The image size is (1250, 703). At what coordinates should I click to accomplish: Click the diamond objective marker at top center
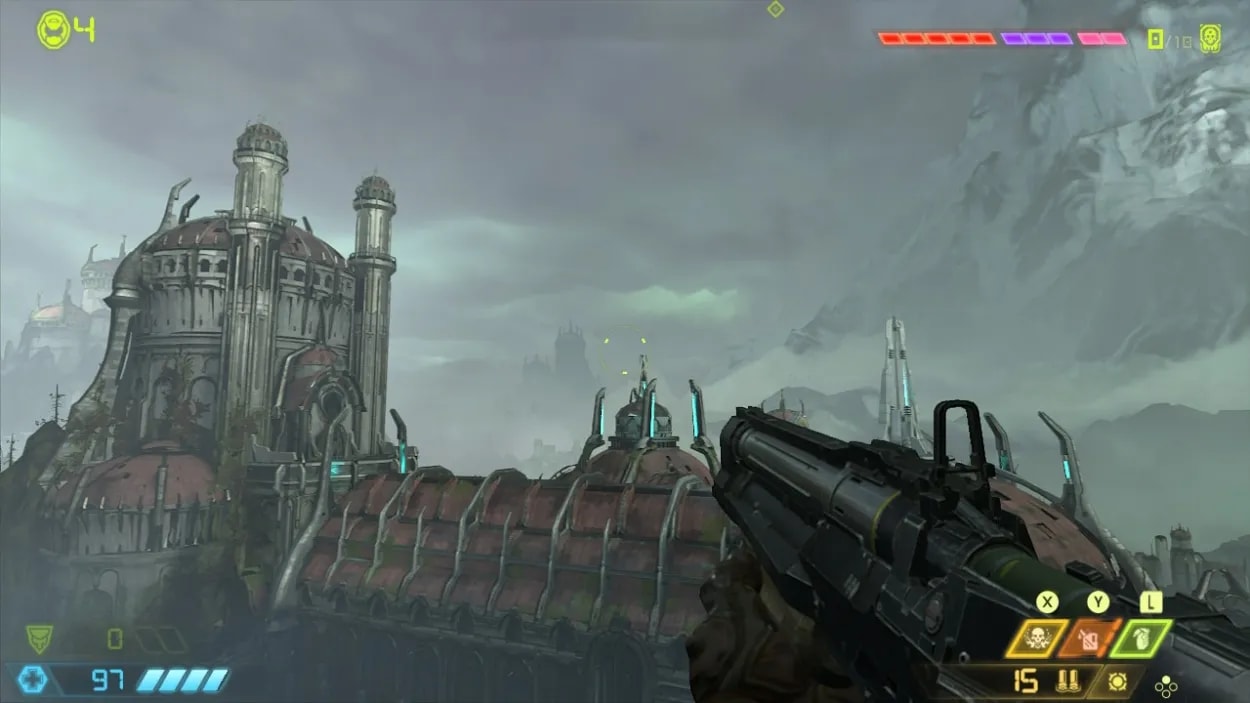click(x=775, y=9)
